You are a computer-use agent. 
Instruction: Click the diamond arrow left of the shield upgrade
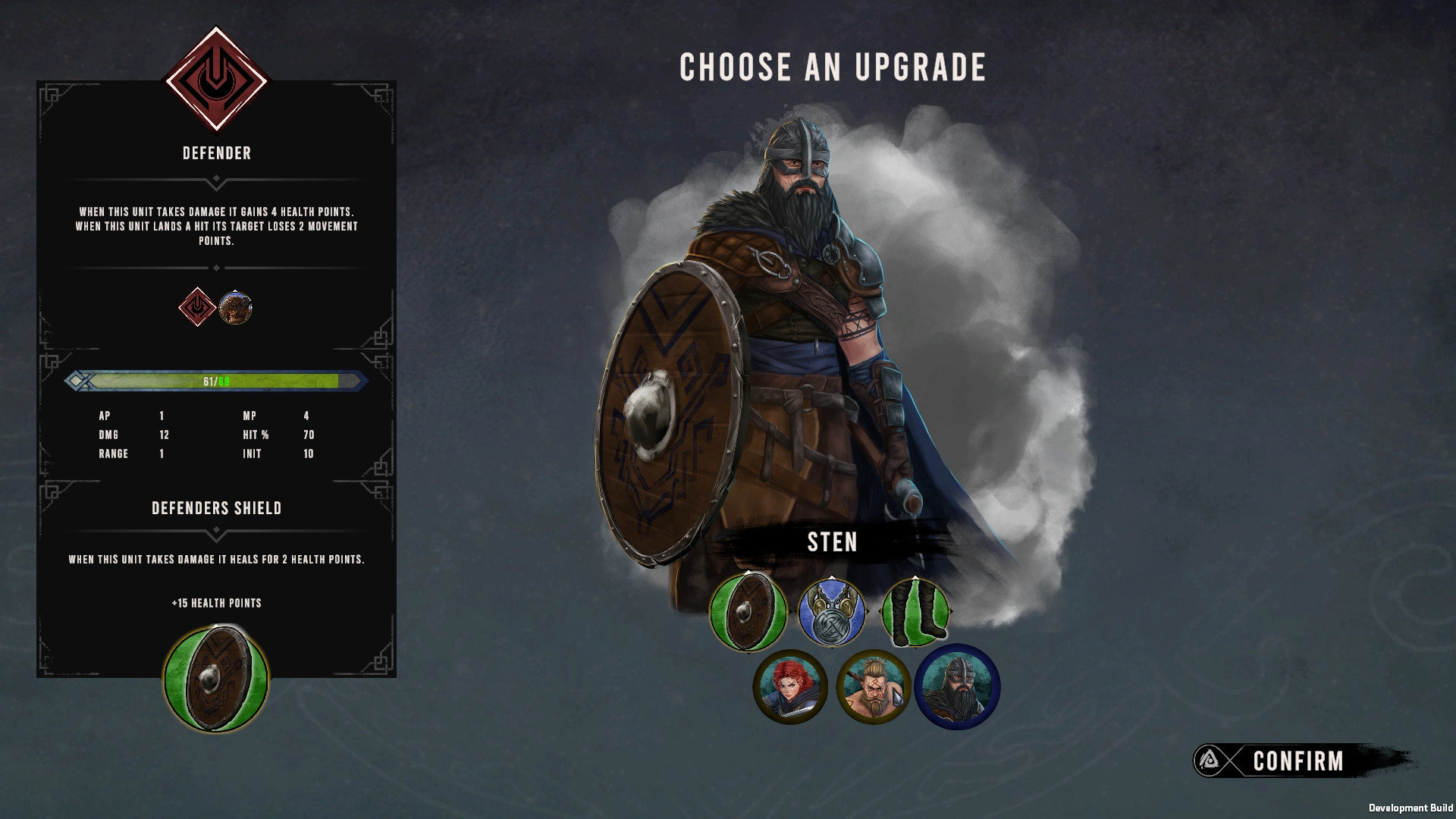(x=706, y=611)
